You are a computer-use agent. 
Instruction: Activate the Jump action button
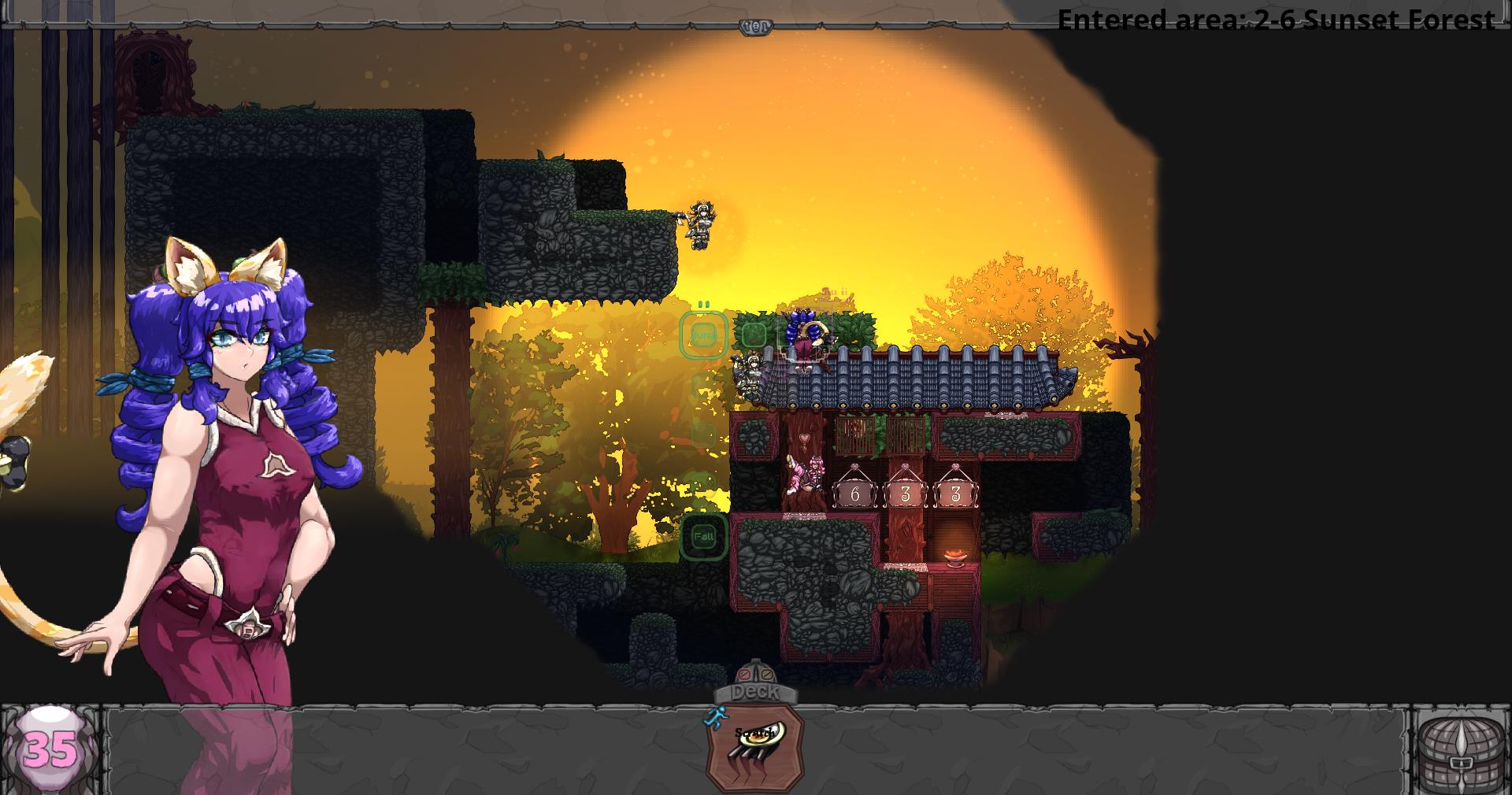(704, 335)
